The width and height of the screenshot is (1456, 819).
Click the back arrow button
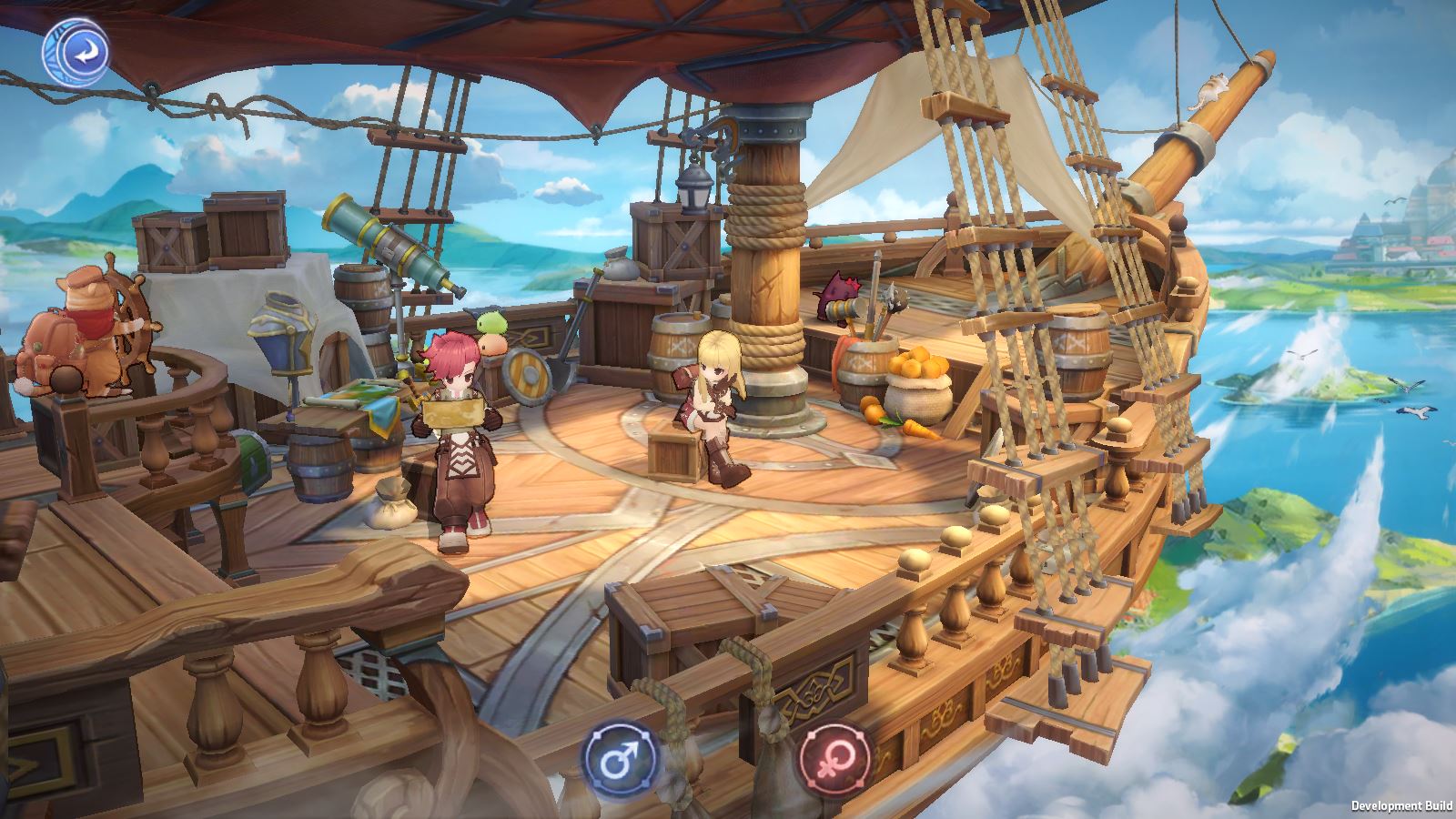[76, 54]
